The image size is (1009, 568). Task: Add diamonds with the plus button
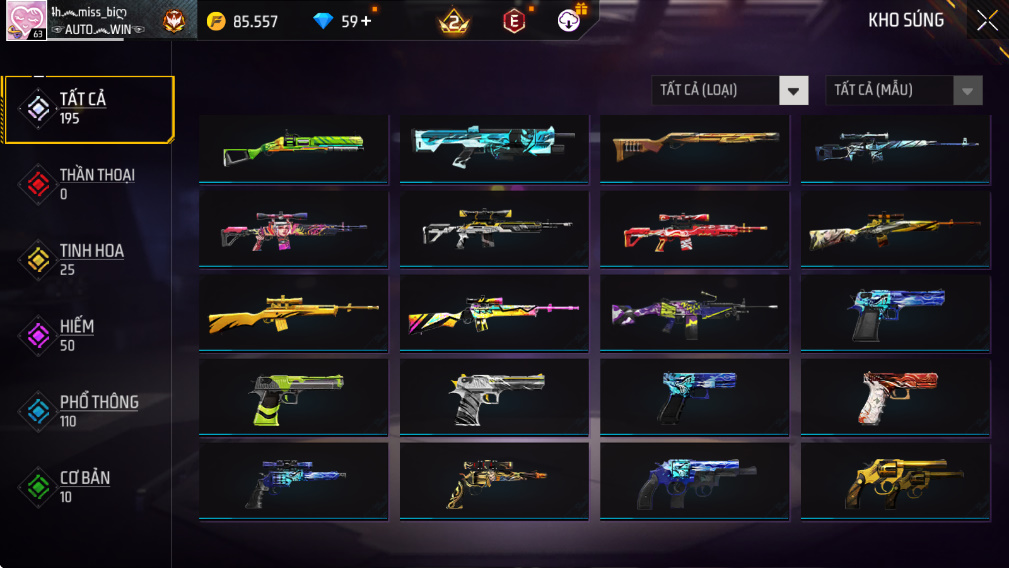366,21
